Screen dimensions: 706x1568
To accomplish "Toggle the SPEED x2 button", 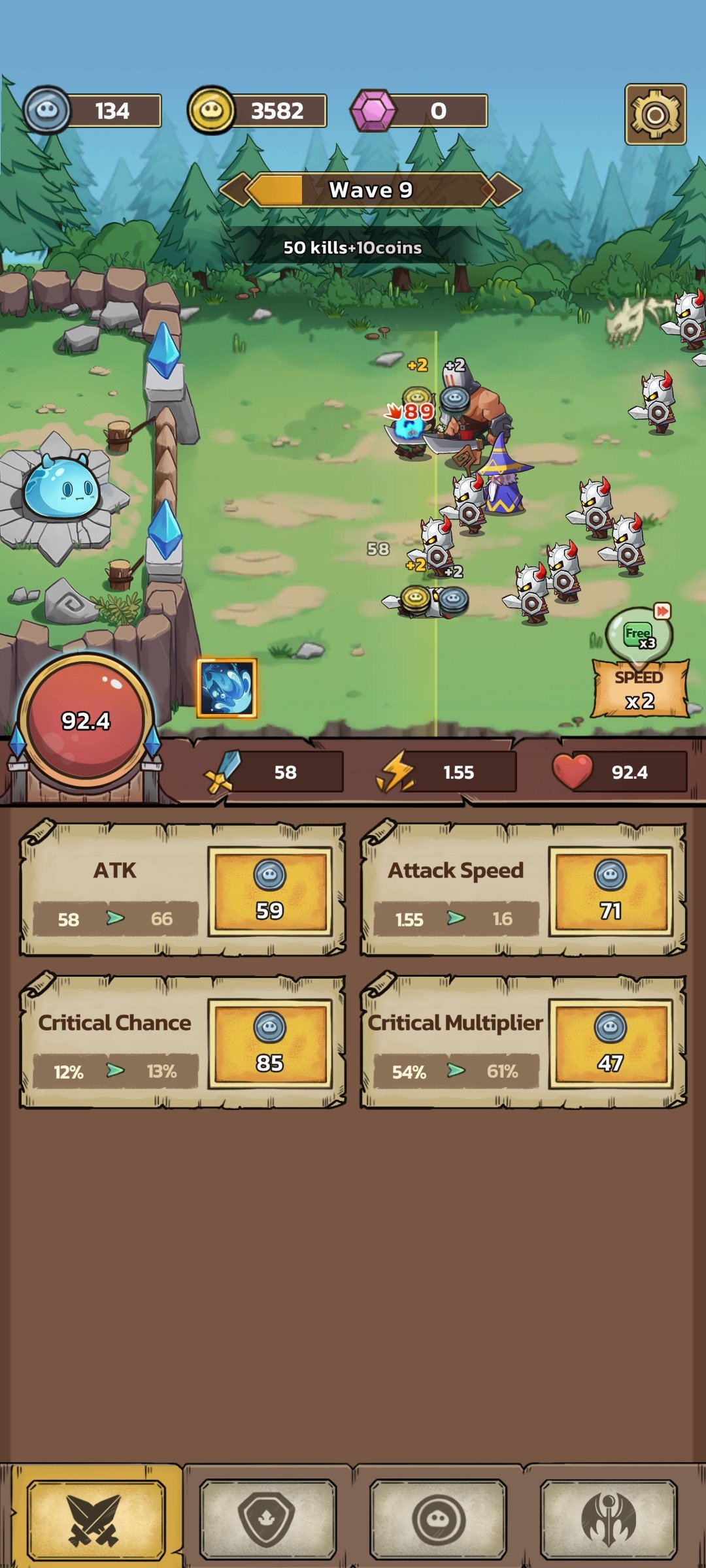I will tap(640, 690).
